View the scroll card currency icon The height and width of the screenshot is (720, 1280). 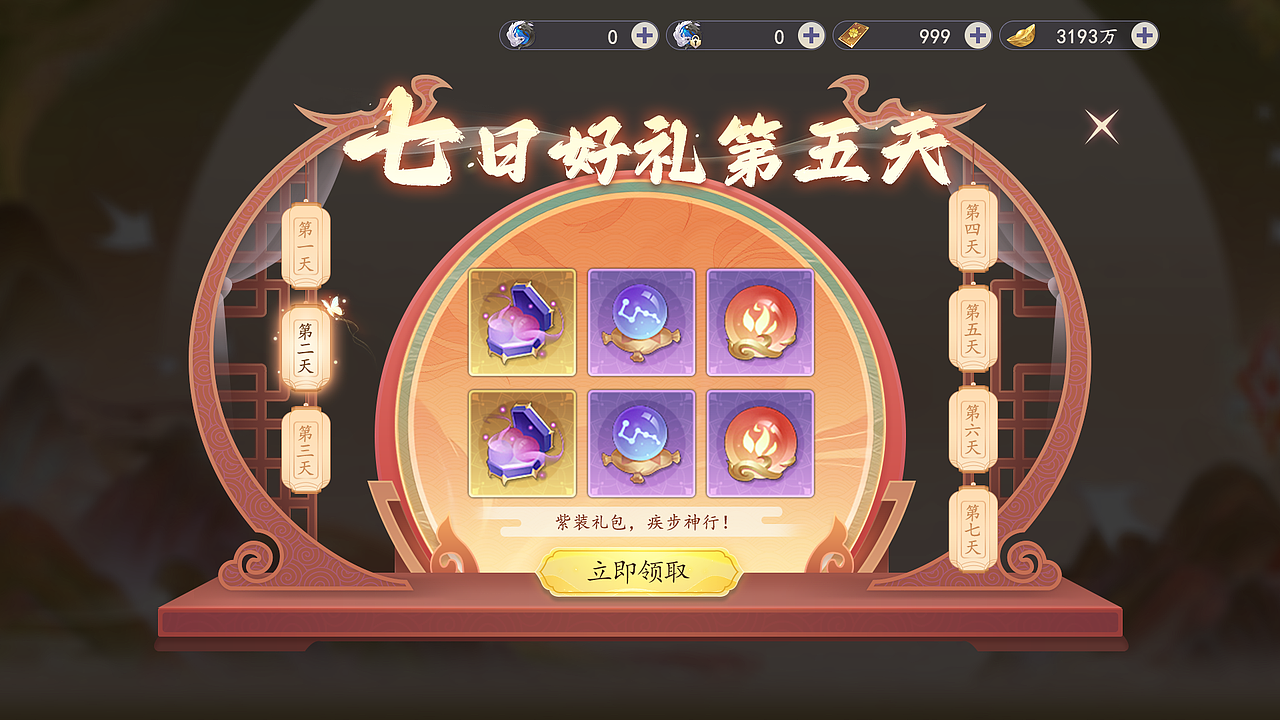point(852,32)
